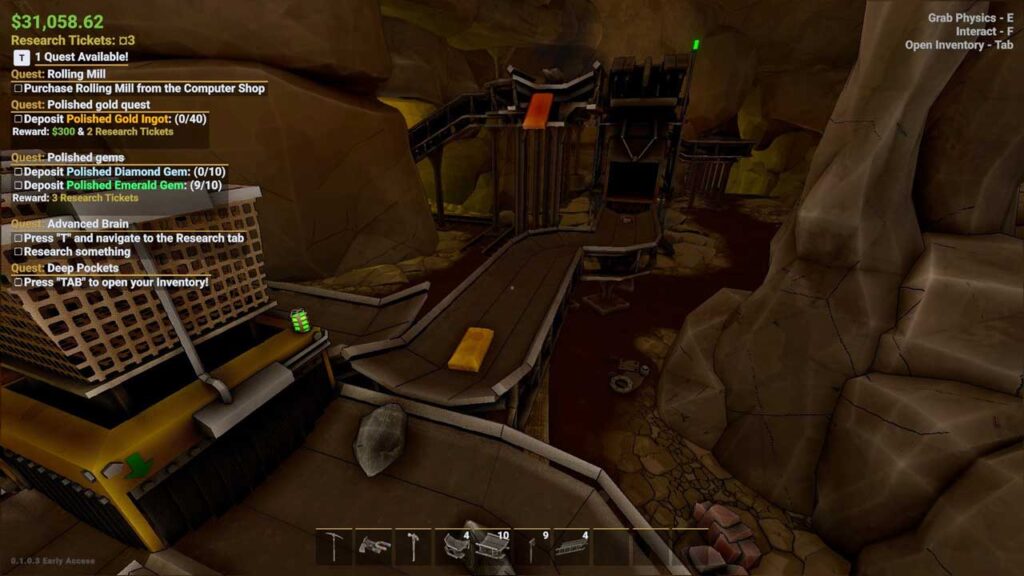Click the Polished Emerald Gem objective checkbox
Screen dimensions: 1024x576
[x=18, y=185]
